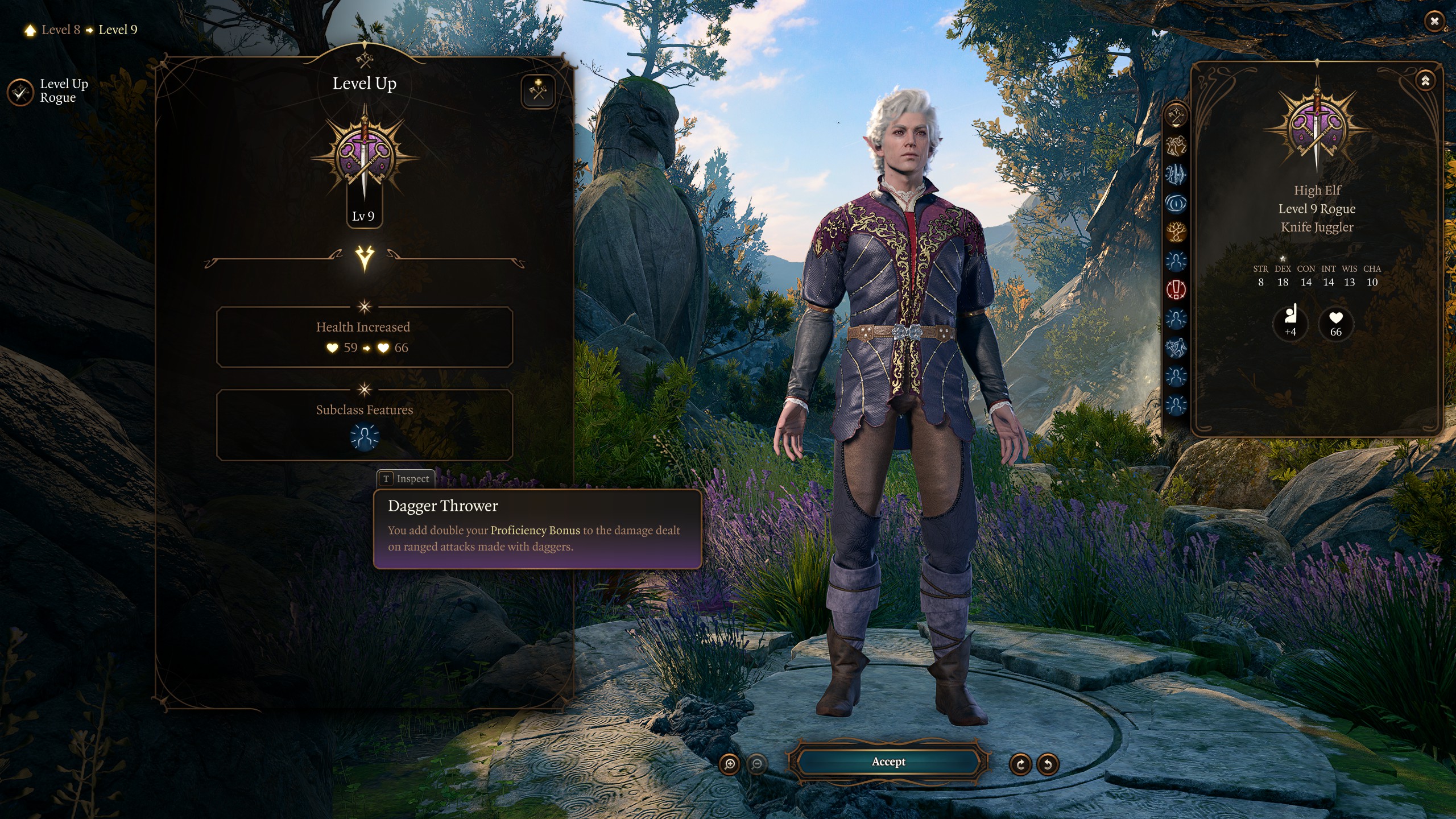The width and height of the screenshot is (1456, 819).
Task: Rotate character with clockwise arrow button
Action: pyautogui.click(x=1020, y=764)
